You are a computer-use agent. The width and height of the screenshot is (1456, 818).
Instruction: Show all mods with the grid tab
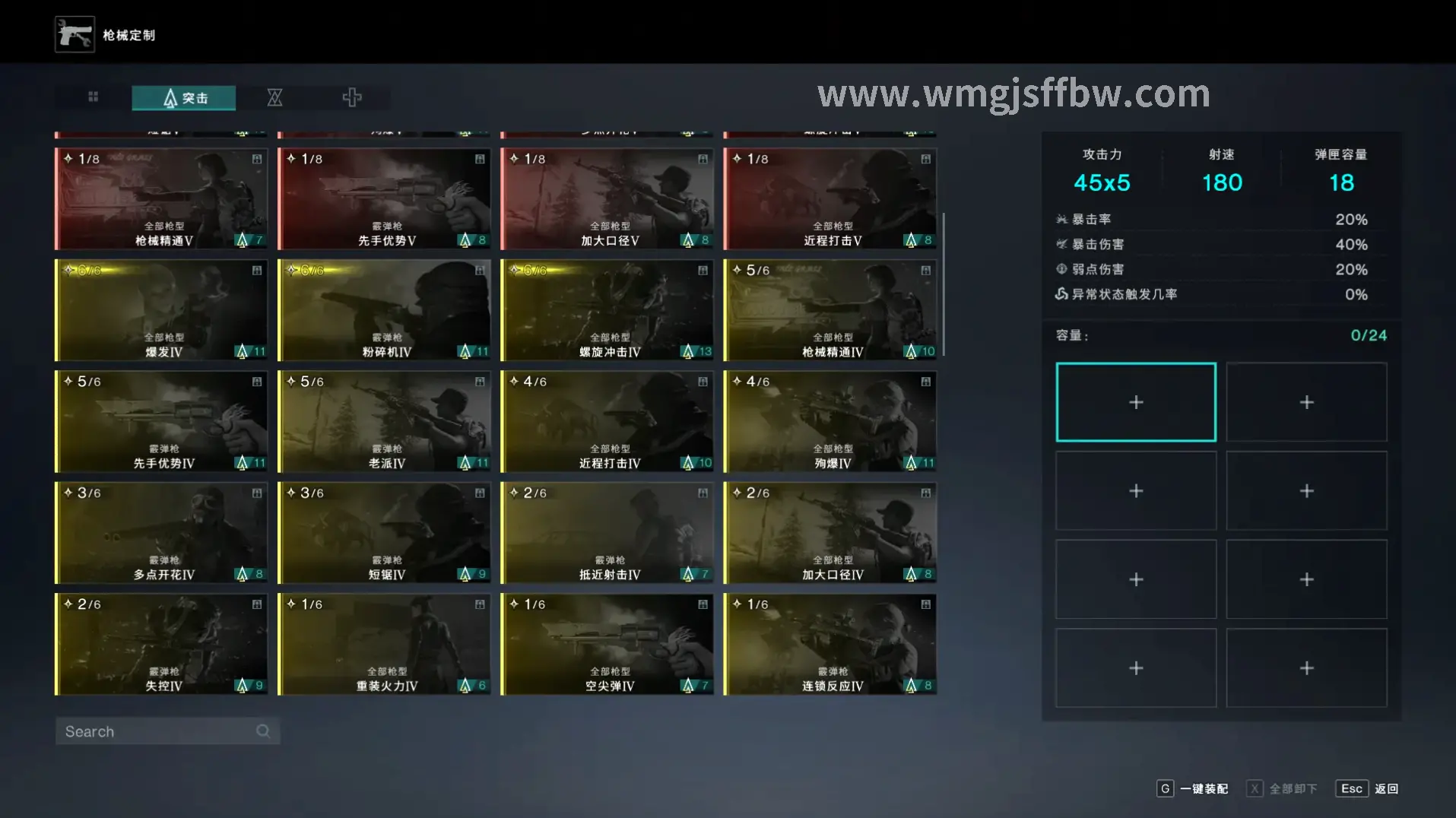(94, 97)
